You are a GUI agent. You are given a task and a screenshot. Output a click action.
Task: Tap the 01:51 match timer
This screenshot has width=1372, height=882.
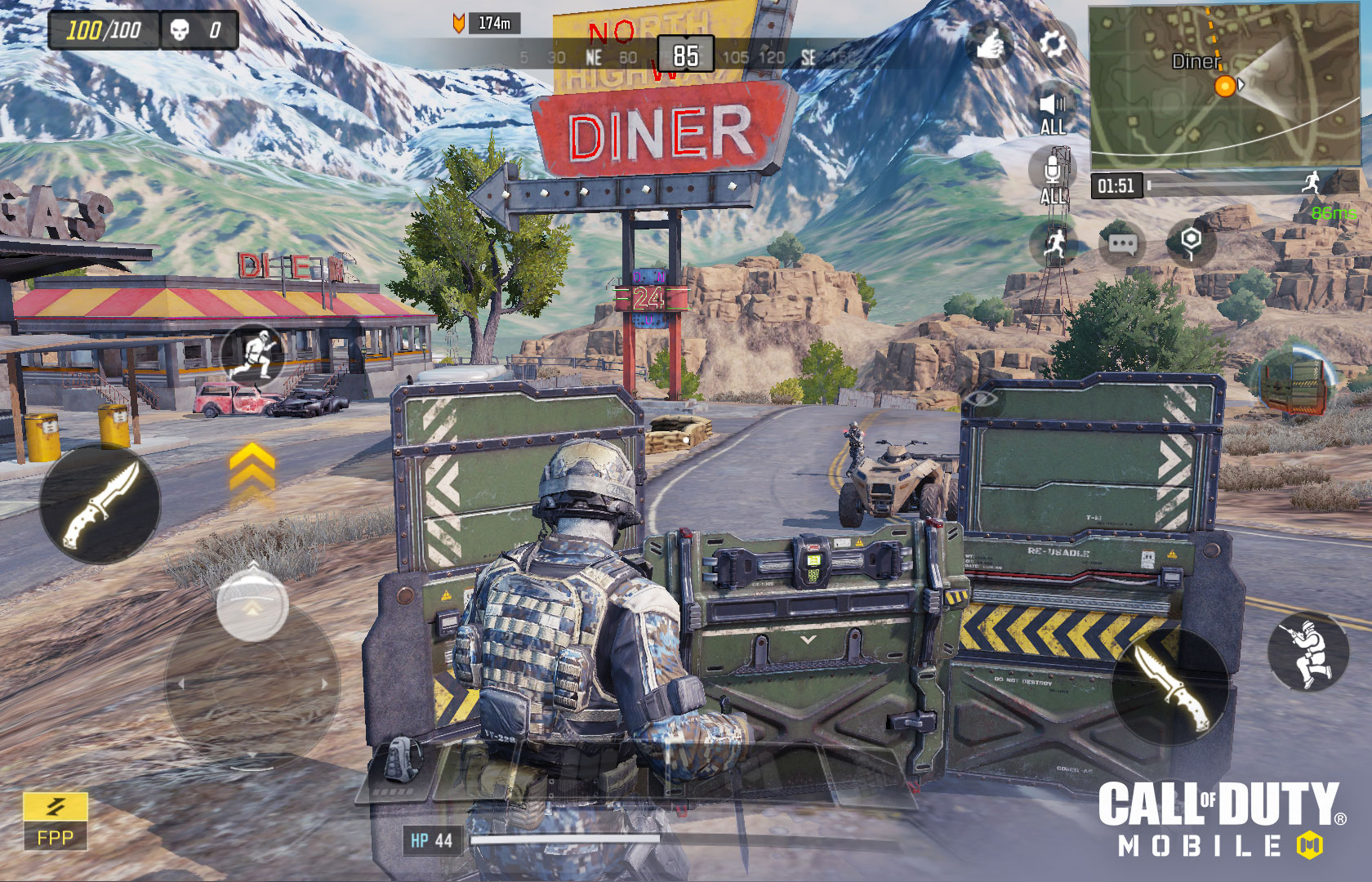tap(1116, 186)
